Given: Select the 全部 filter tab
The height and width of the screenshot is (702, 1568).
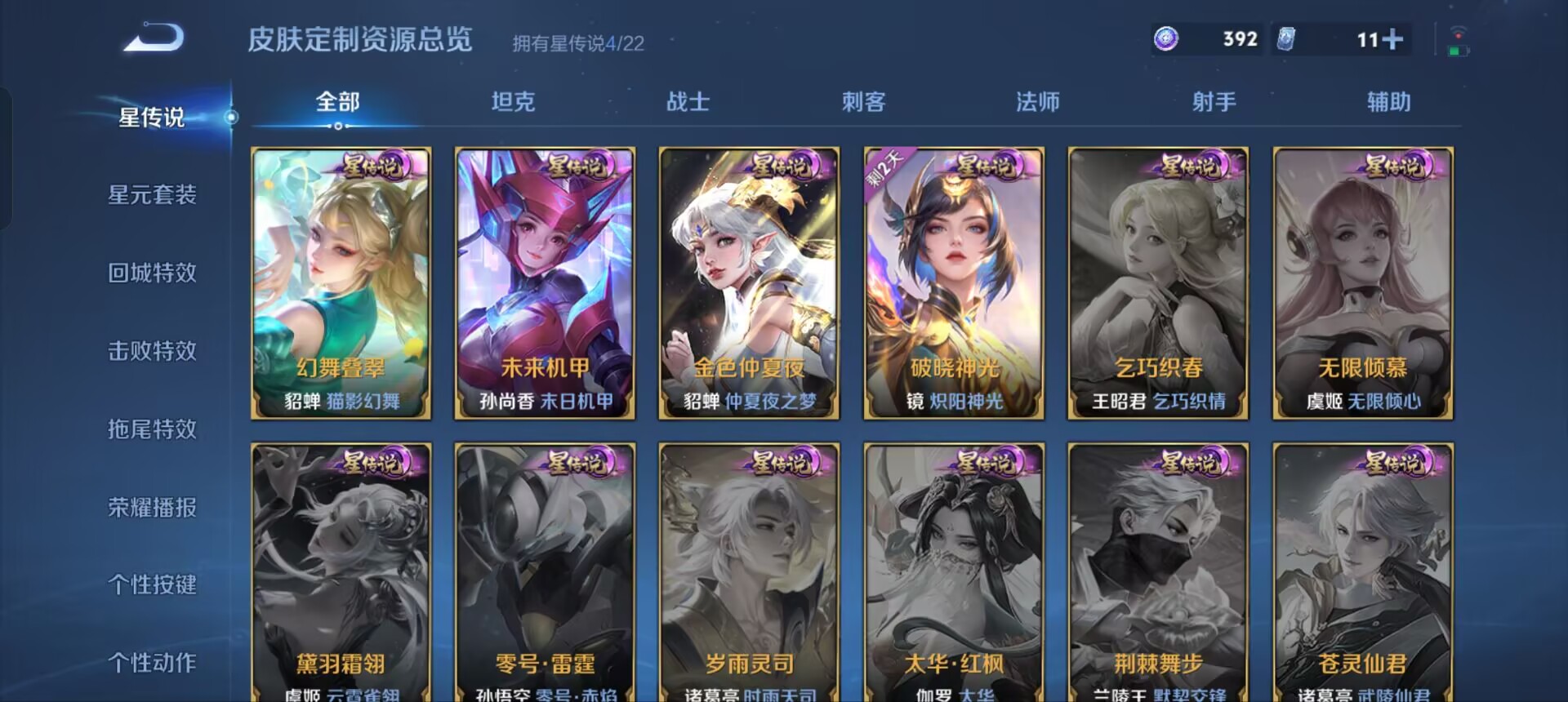Looking at the screenshot, I should point(340,102).
